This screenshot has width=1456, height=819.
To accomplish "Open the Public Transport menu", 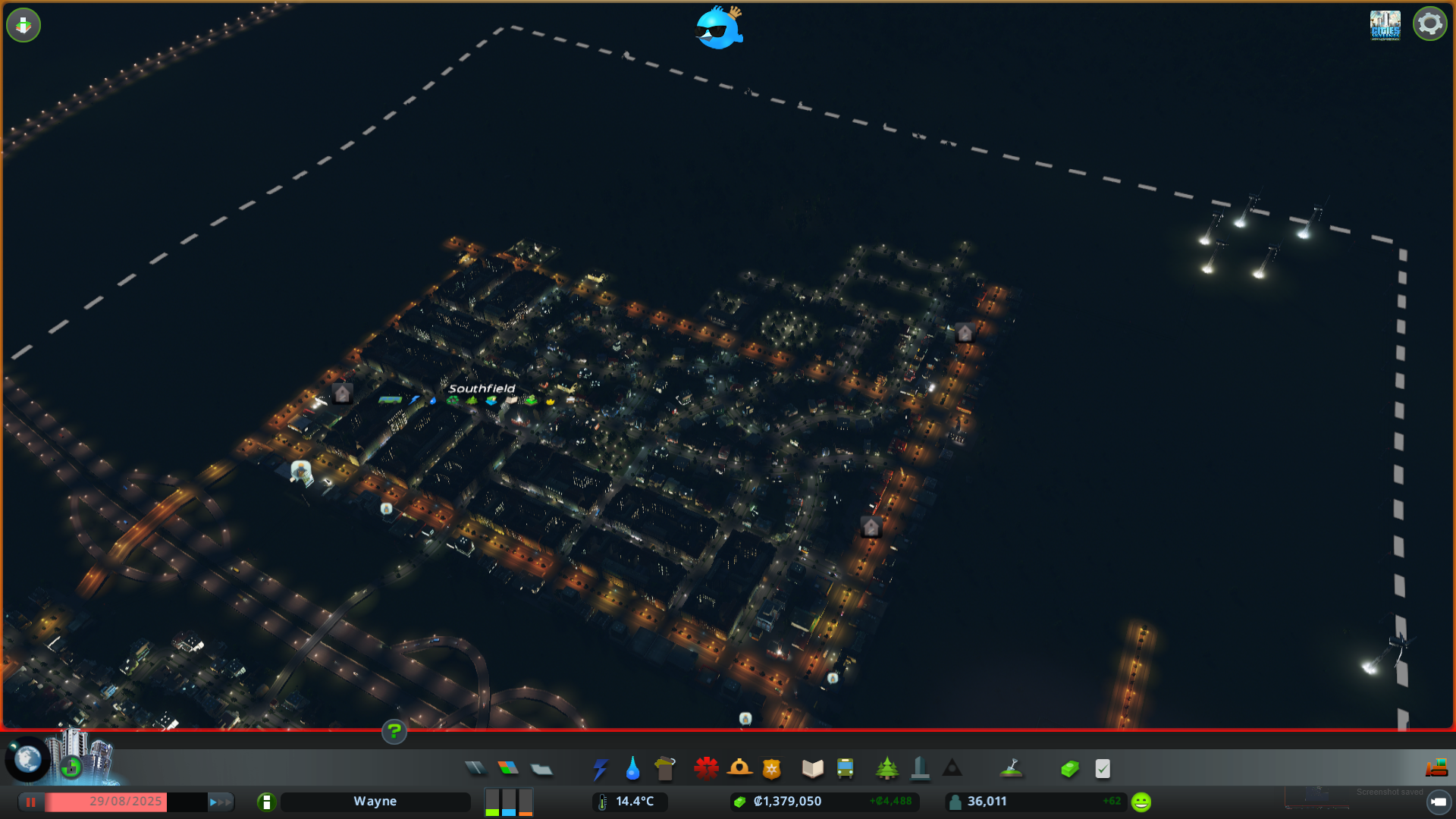I will coord(846,768).
